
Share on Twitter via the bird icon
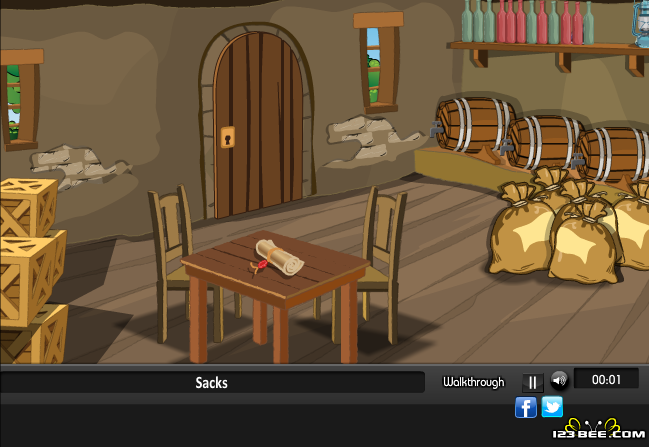point(552,407)
